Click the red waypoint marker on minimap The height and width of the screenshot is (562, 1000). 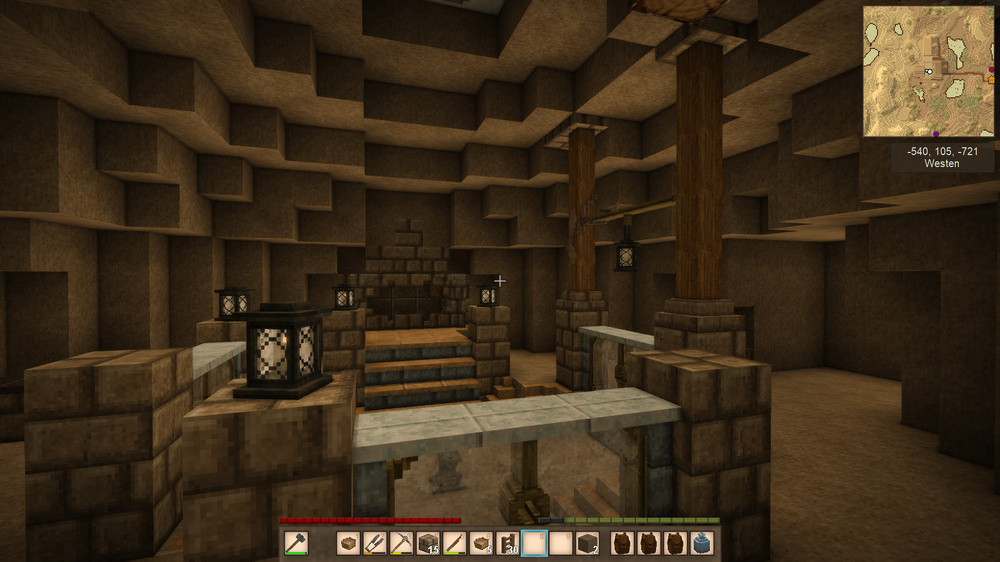(x=989, y=69)
